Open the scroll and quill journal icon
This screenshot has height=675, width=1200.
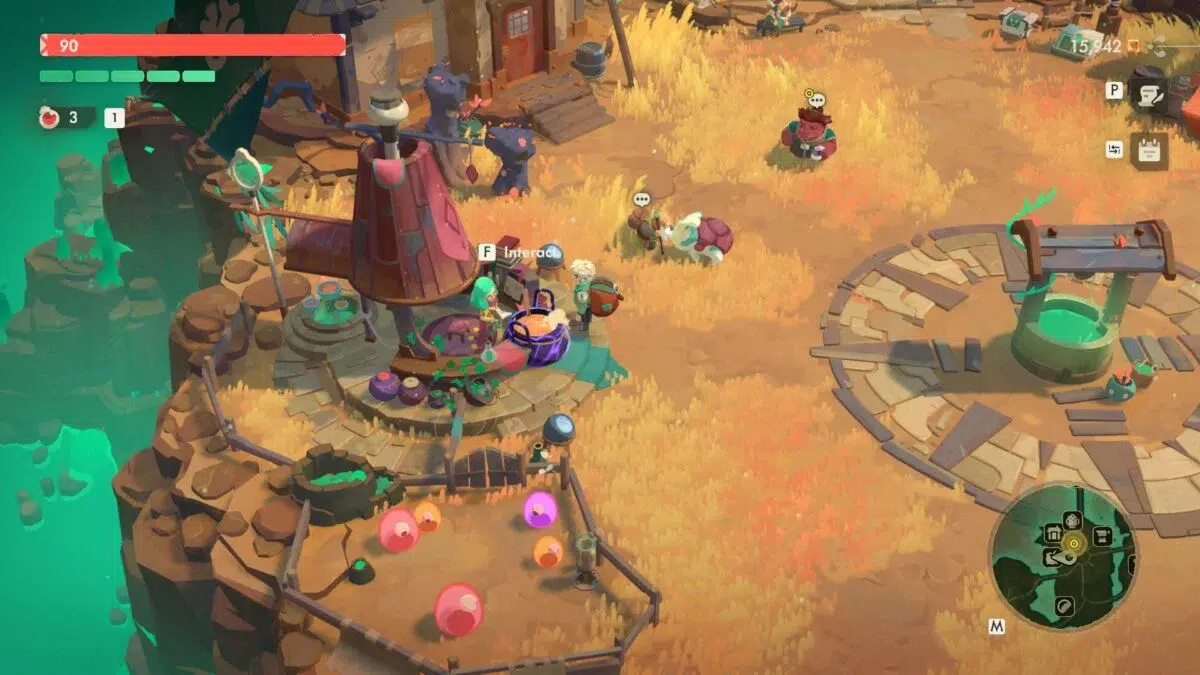(1148, 93)
